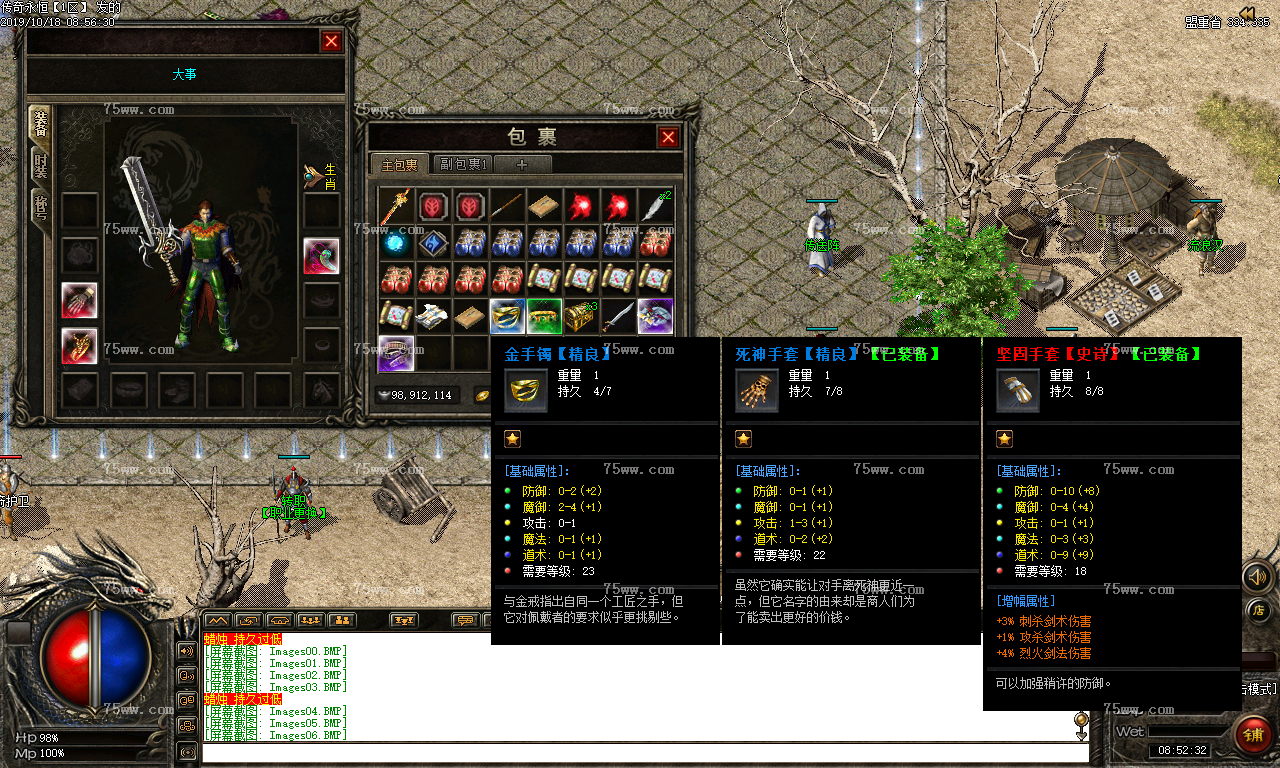Select the 主包裹 main bag tab
The image size is (1280, 768).
point(399,164)
